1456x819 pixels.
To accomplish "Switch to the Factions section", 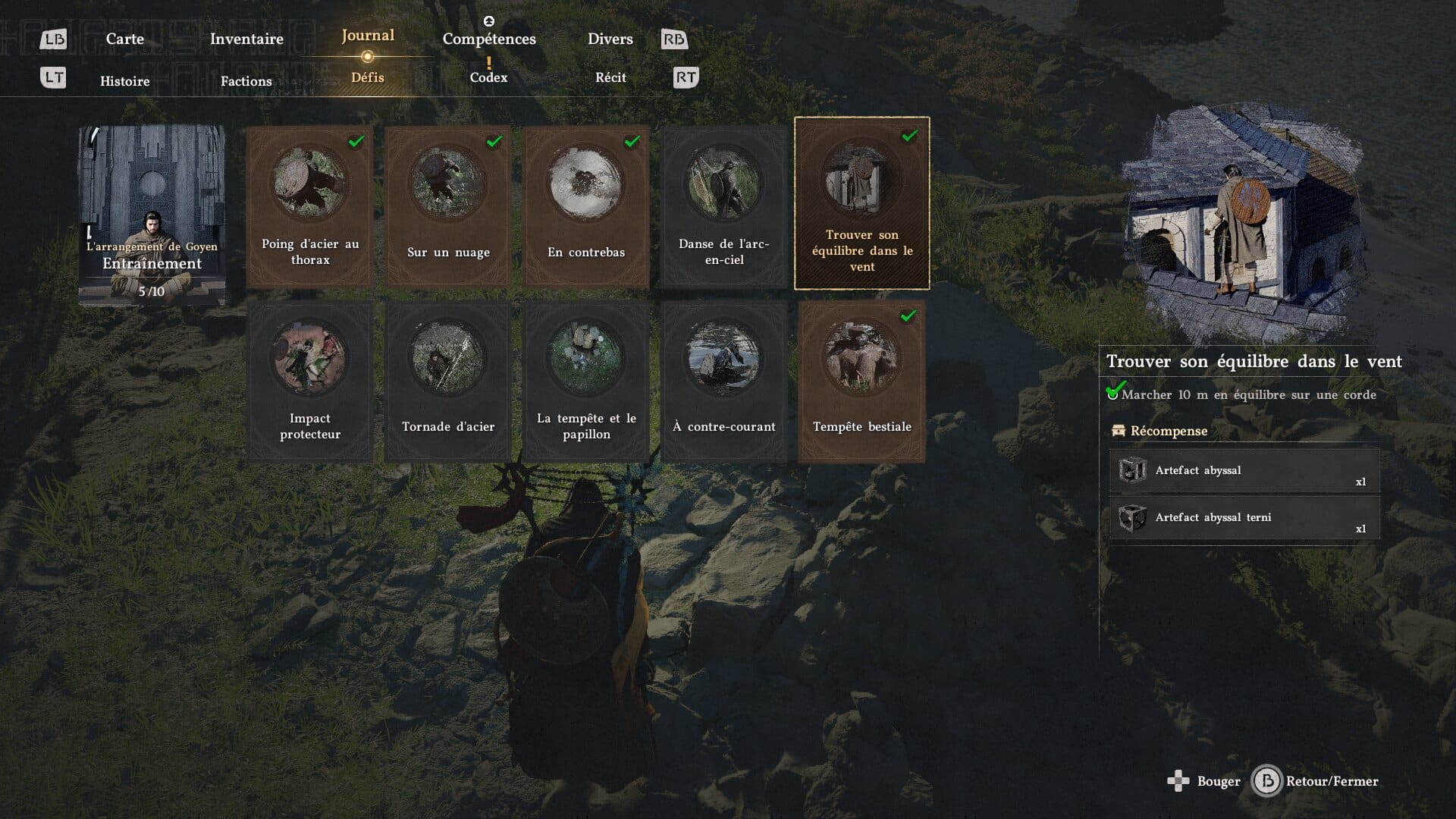I will [246, 81].
